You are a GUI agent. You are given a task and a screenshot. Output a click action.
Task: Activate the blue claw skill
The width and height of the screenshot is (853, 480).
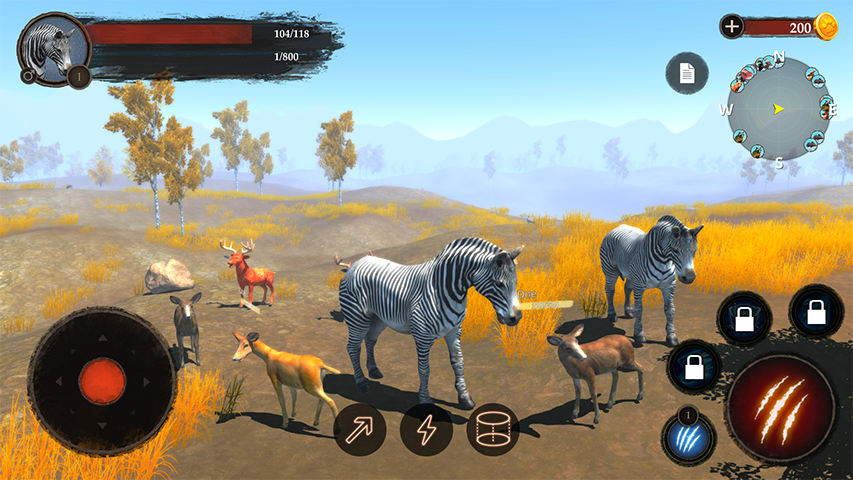688,437
